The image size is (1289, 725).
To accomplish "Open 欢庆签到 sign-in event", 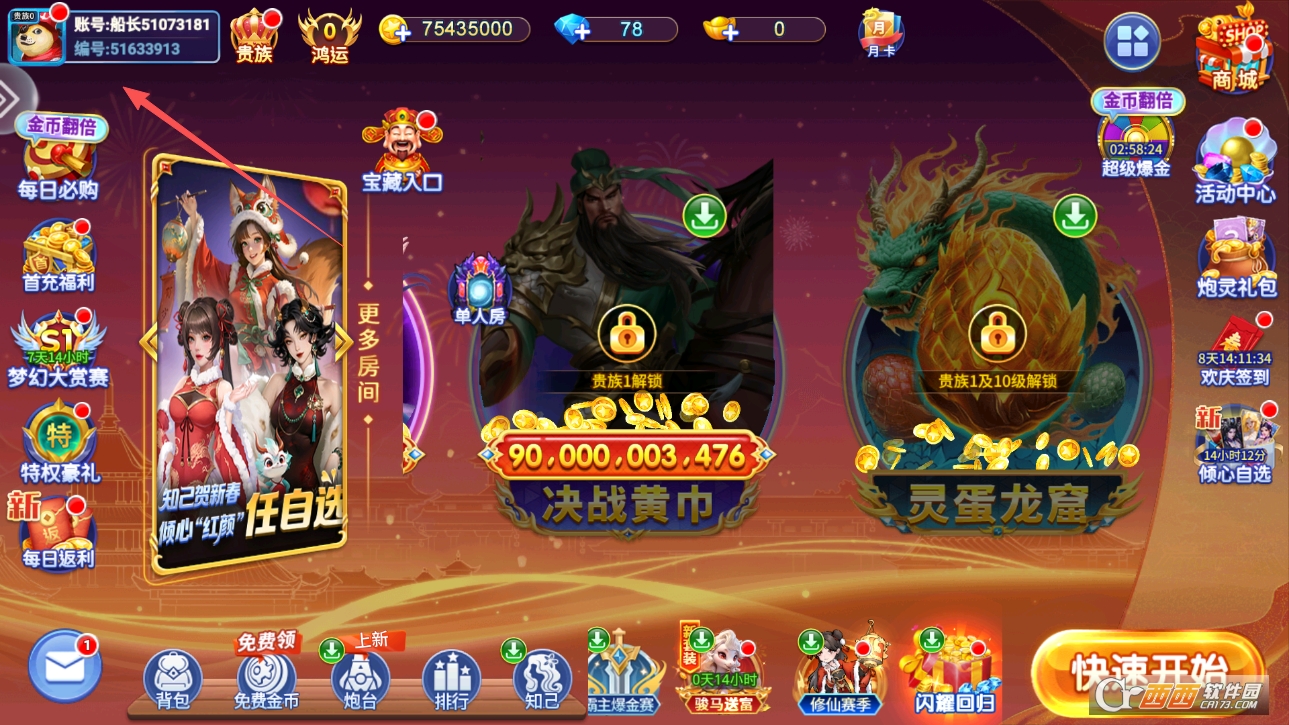I will point(1235,352).
